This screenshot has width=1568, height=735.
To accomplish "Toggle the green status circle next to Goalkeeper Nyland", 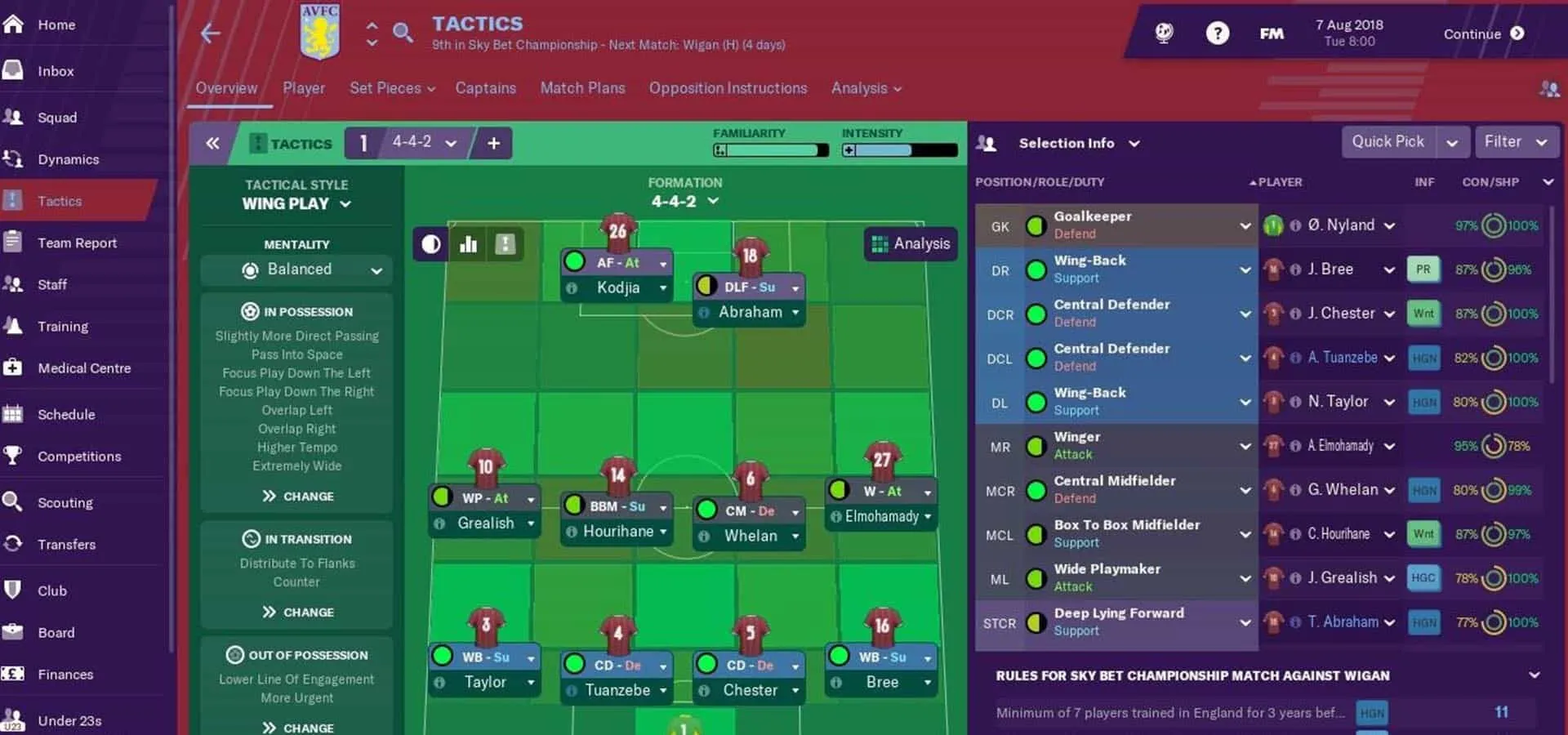I will click(x=1036, y=225).
